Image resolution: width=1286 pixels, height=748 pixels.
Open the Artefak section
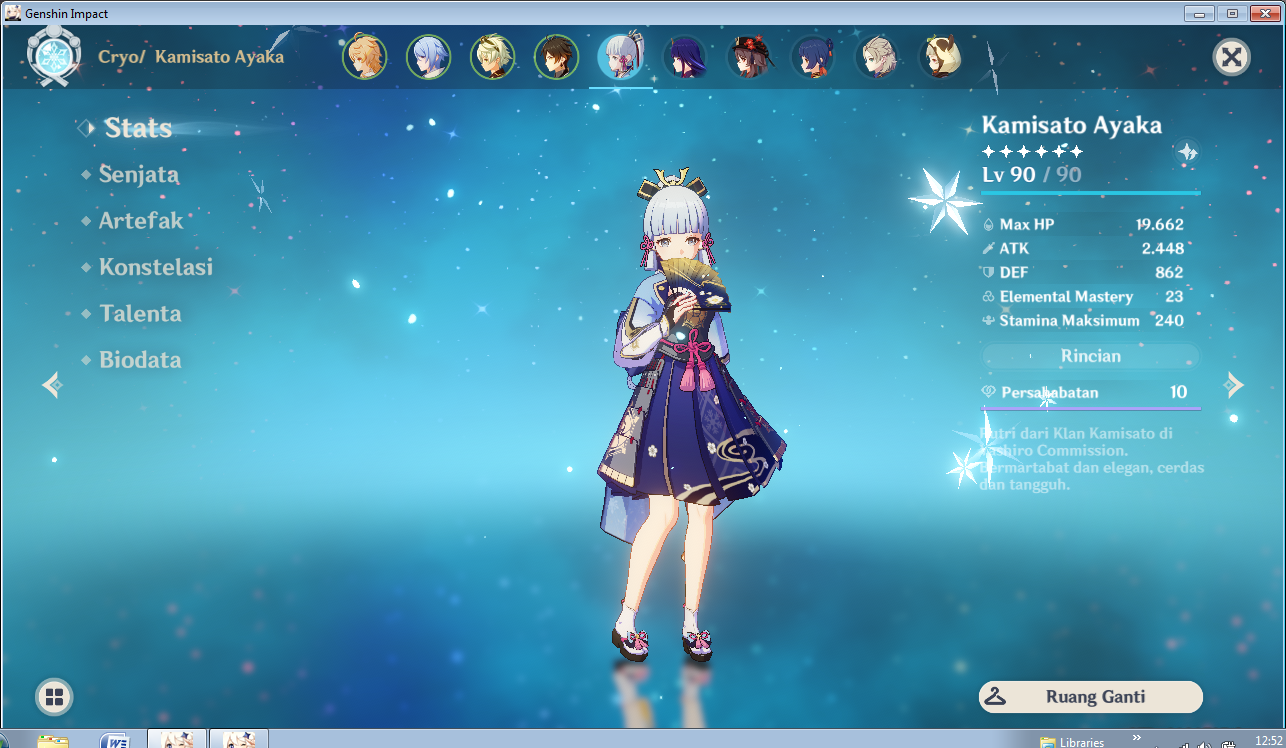pyautogui.click(x=141, y=221)
